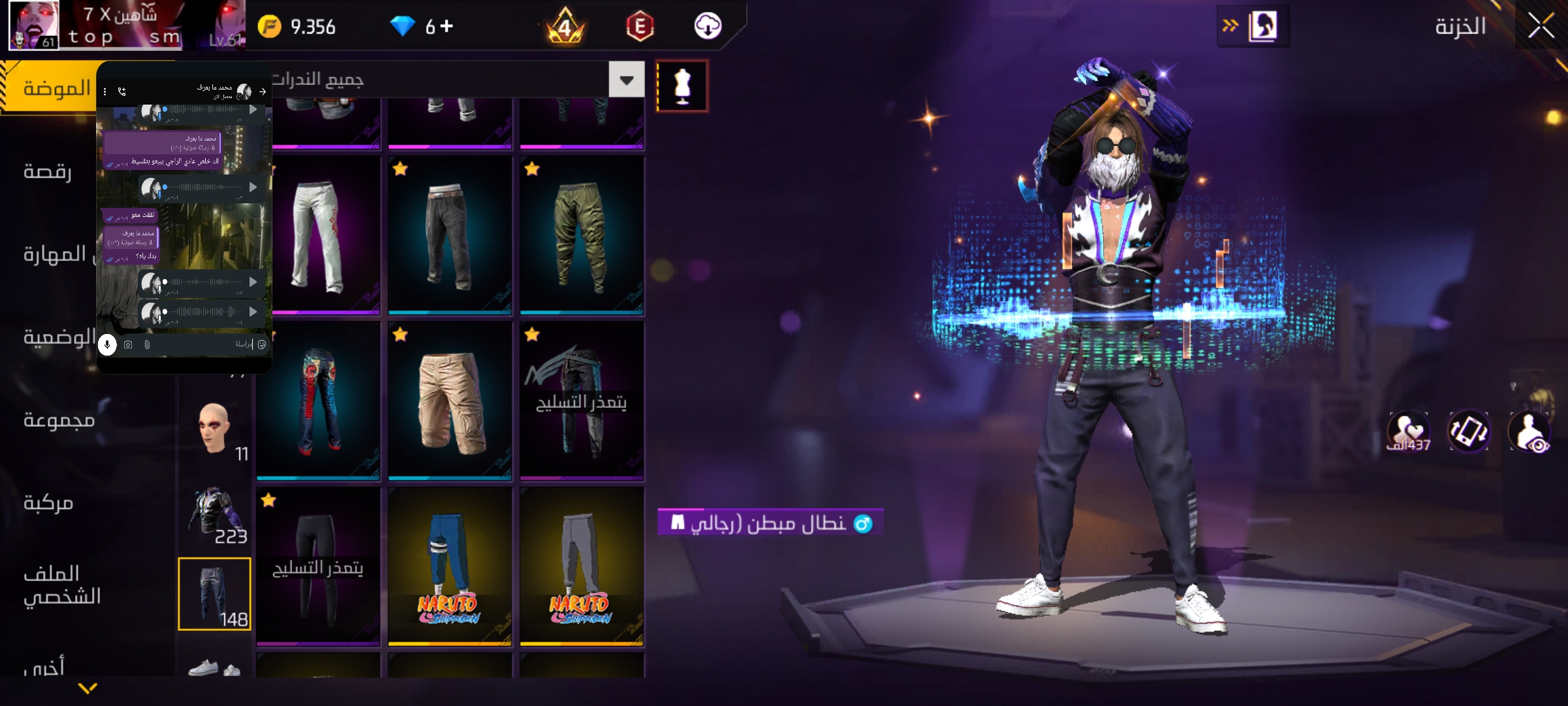This screenshot has height=706, width=1568.
Task: Add diamonds with the plus button
Action: click(447, 26)
